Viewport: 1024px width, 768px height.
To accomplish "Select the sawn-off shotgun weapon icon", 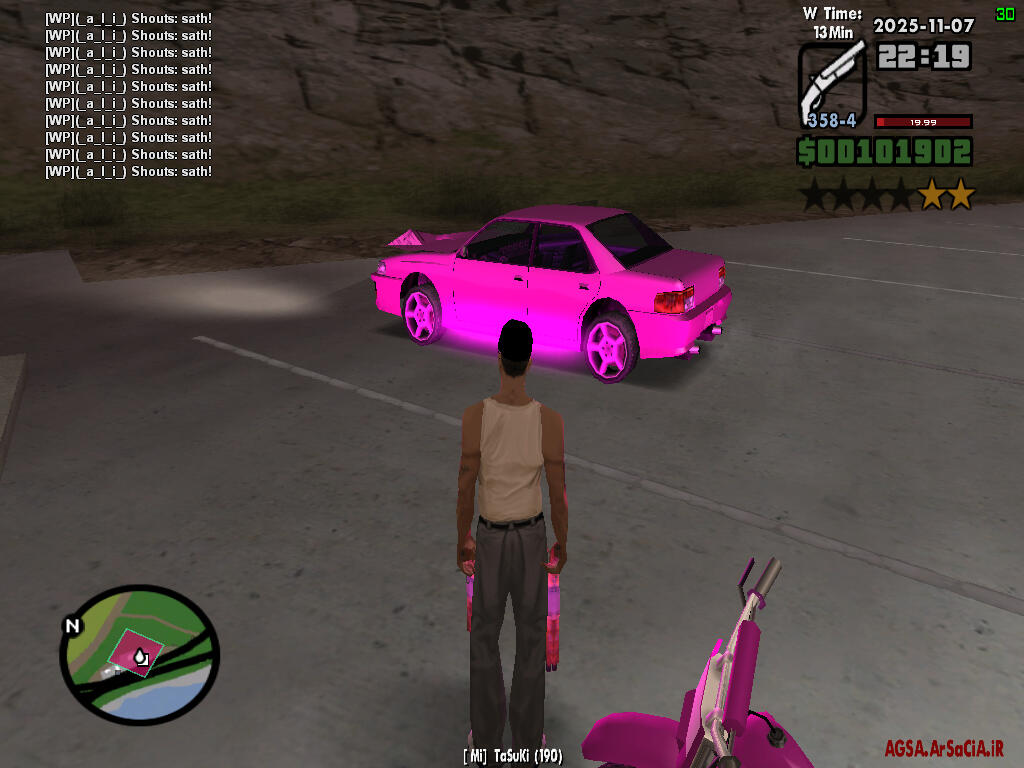I will pos(831,82).
